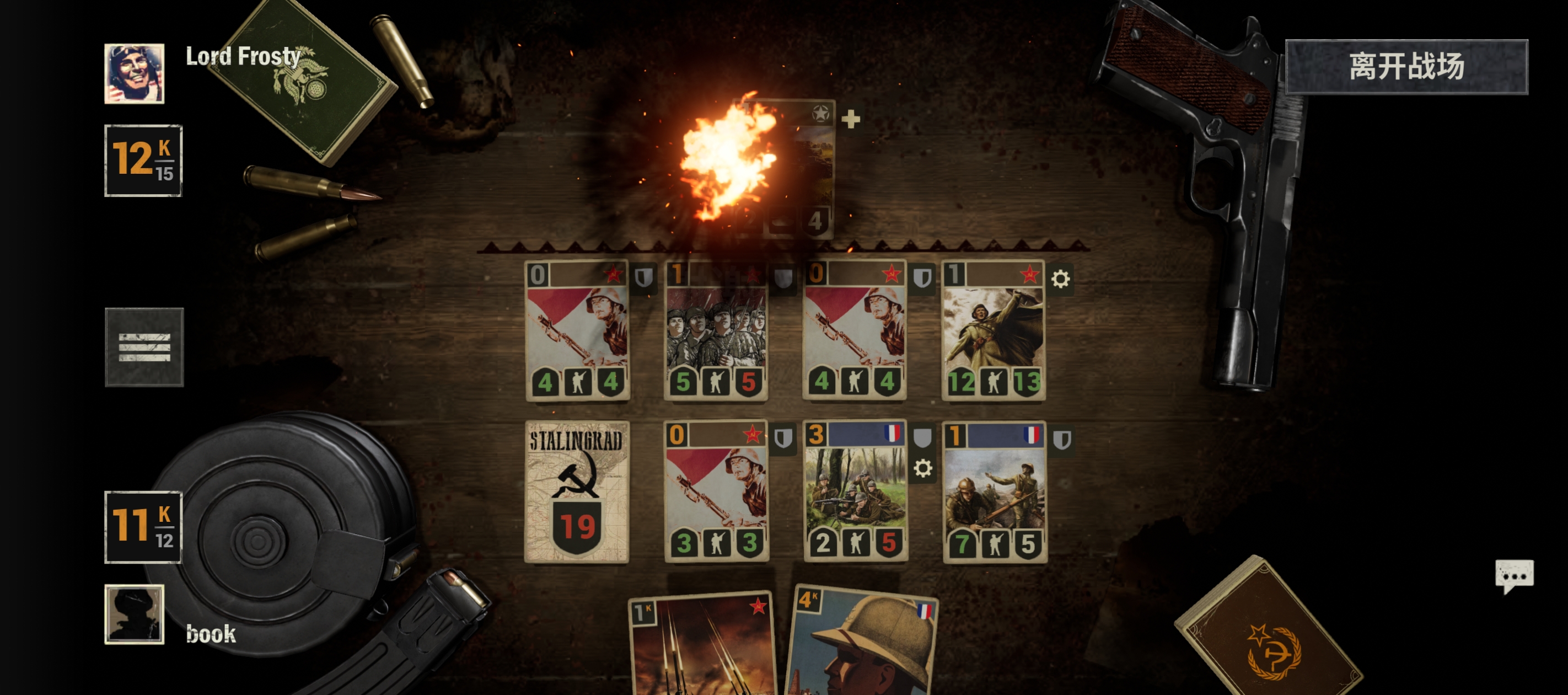Select the 3/3 Soviet rifleman card

[716, 491]
